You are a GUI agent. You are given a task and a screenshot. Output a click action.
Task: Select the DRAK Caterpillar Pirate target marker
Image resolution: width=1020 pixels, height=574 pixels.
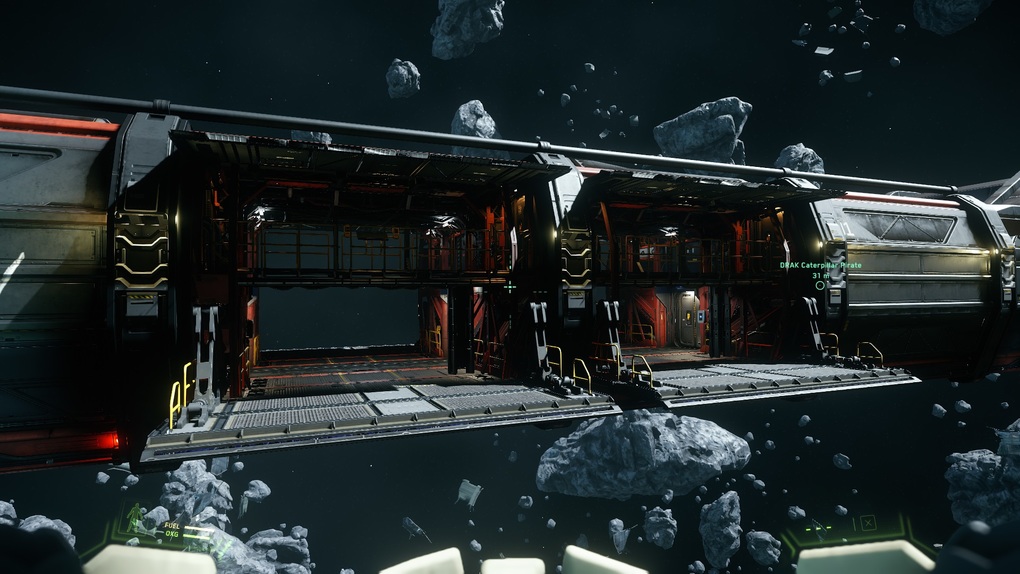tap(820, 285)
